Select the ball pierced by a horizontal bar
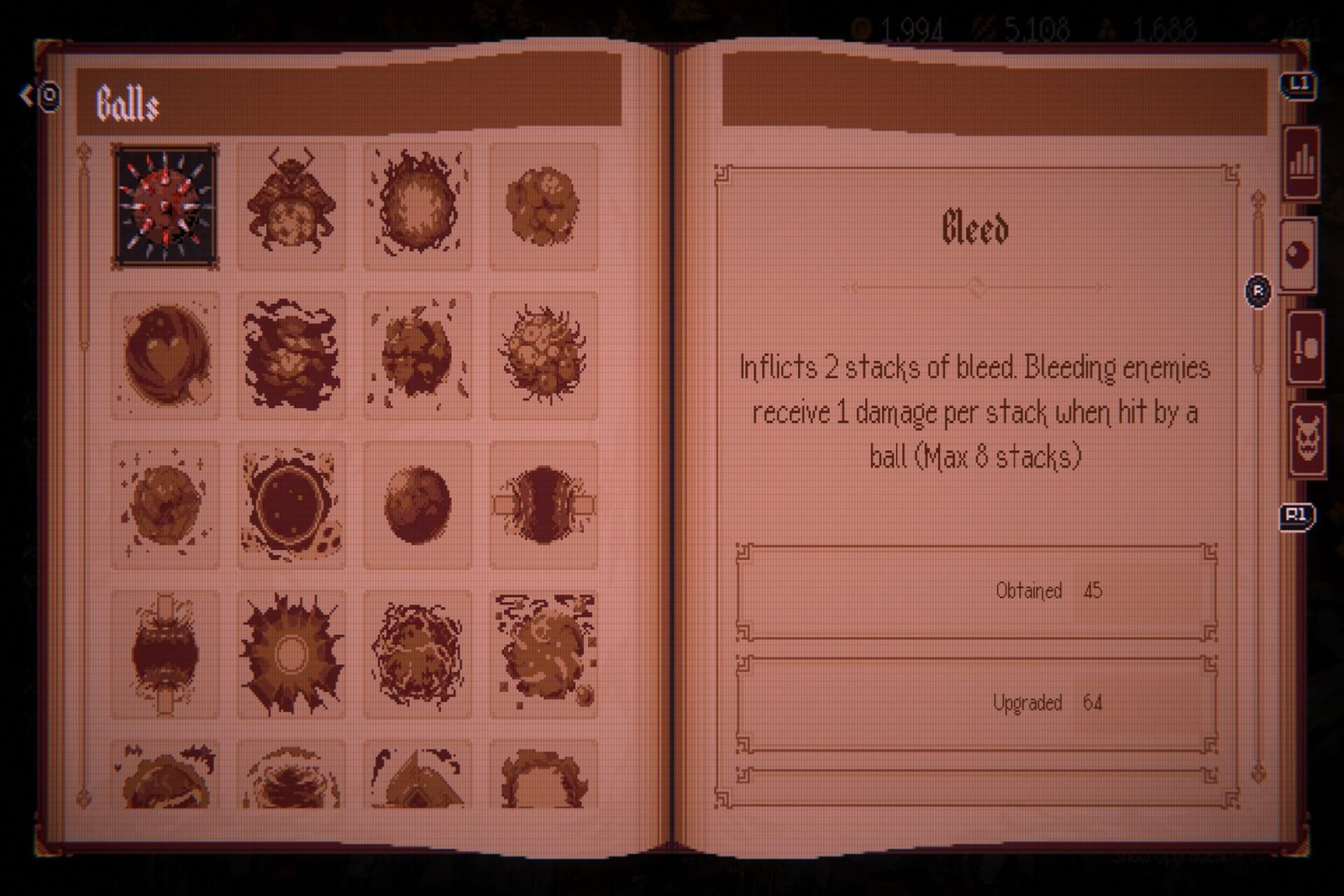The width and height of the screenshot is (1344, 896). click(x=543, y=505)
